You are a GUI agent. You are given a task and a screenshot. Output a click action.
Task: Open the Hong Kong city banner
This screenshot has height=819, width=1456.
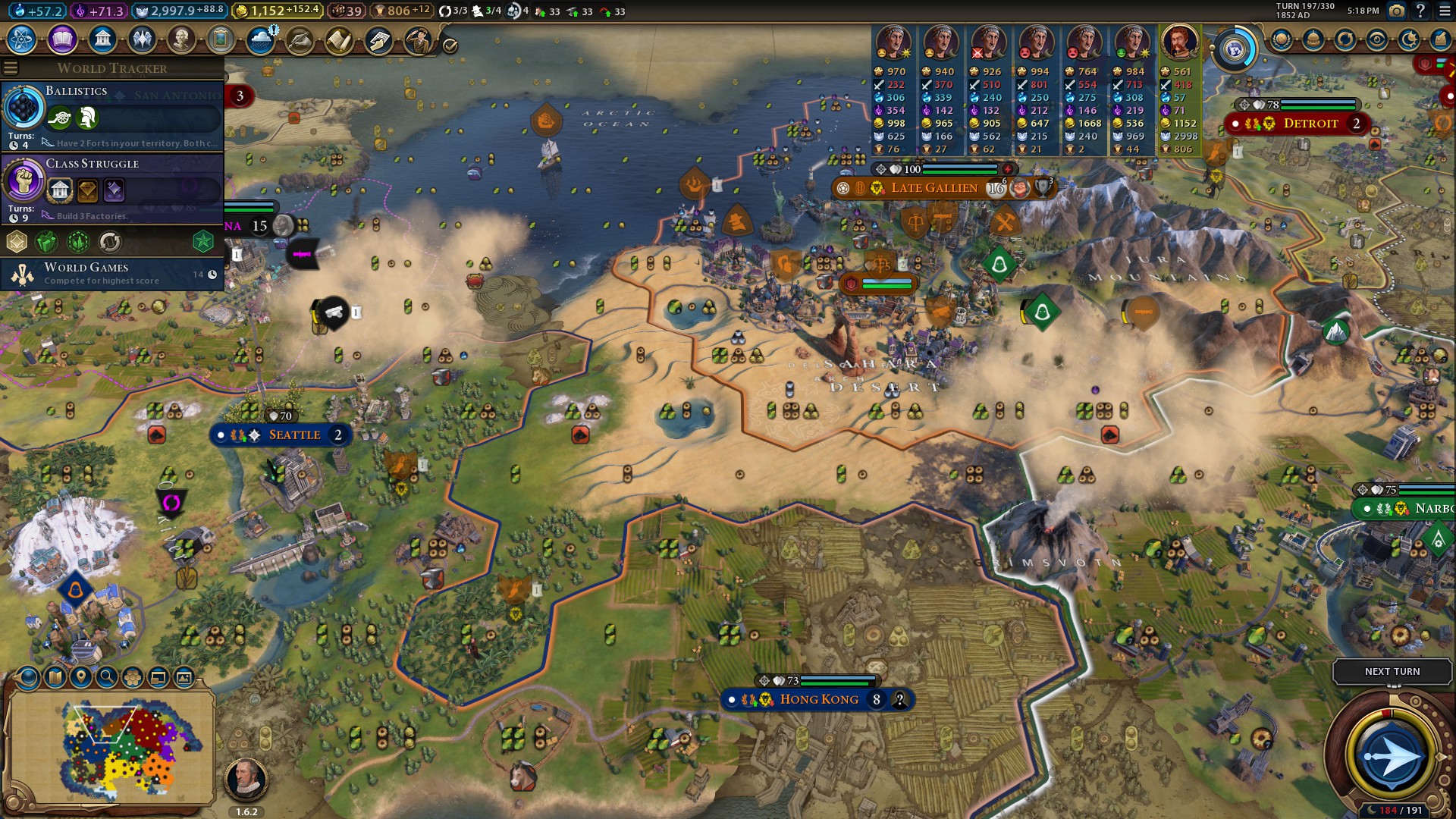tap(819, 699)
